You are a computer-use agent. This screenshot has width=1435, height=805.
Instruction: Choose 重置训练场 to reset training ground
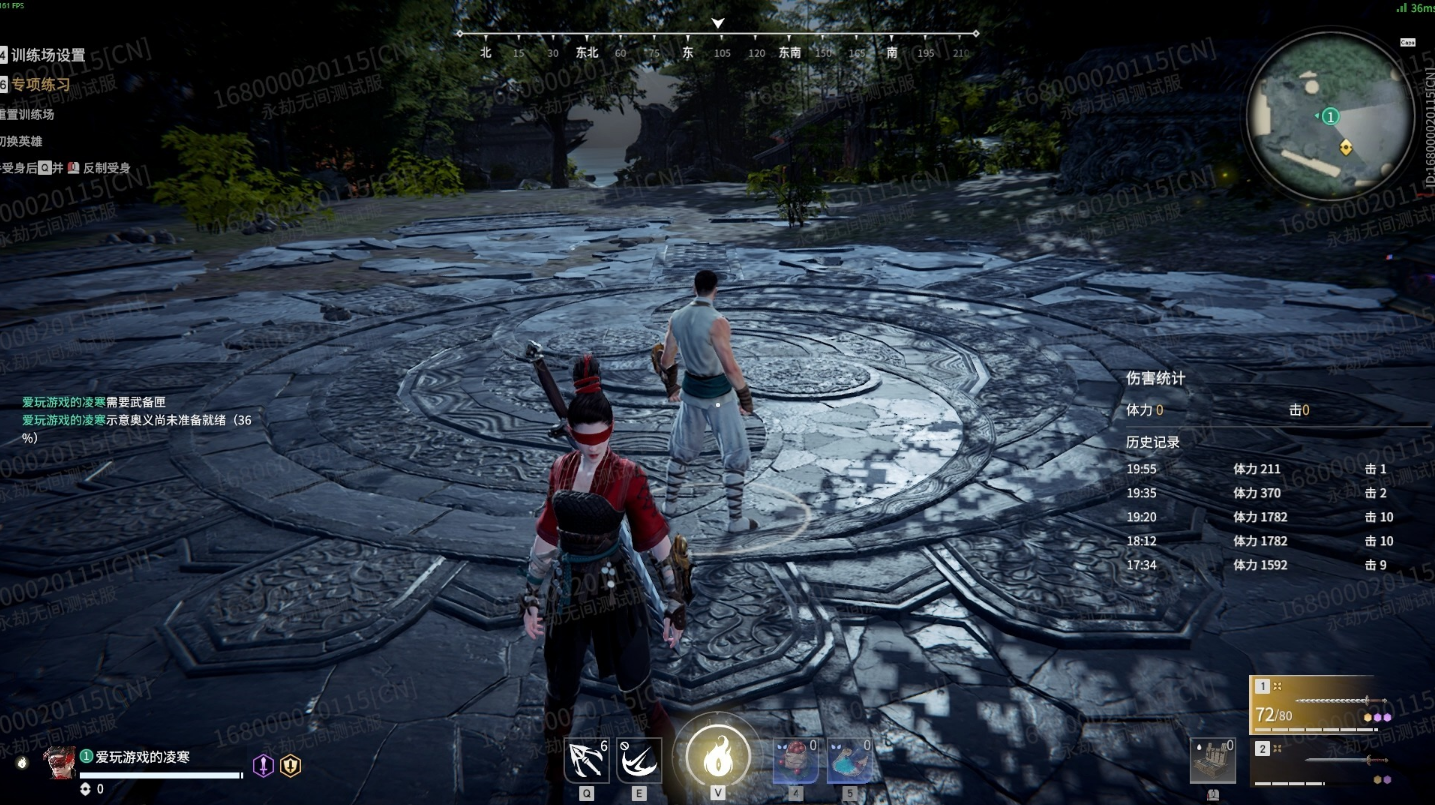[x=28, y=114]
